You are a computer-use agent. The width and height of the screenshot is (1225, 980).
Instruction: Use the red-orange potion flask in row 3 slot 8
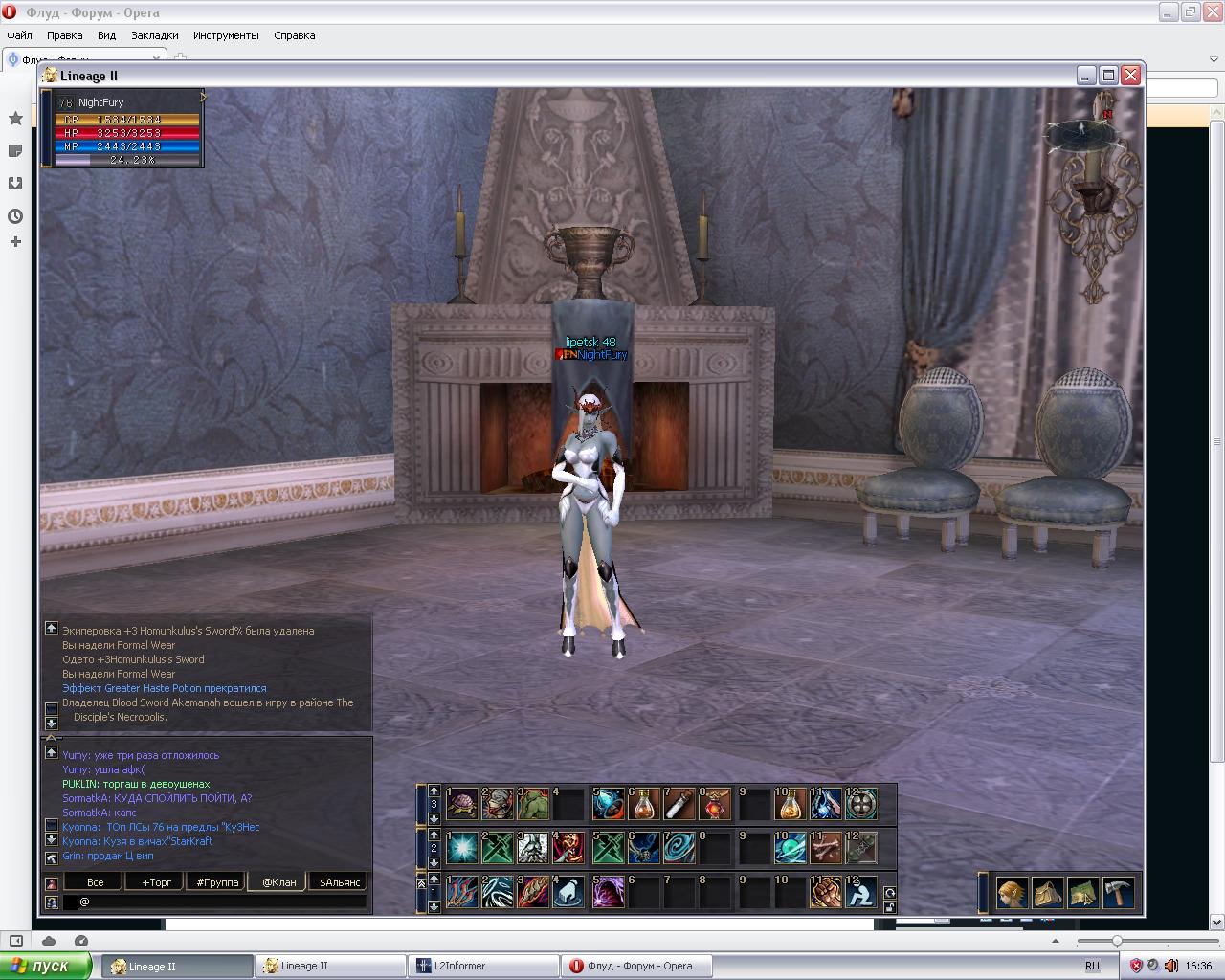click(x=716, y=805)
